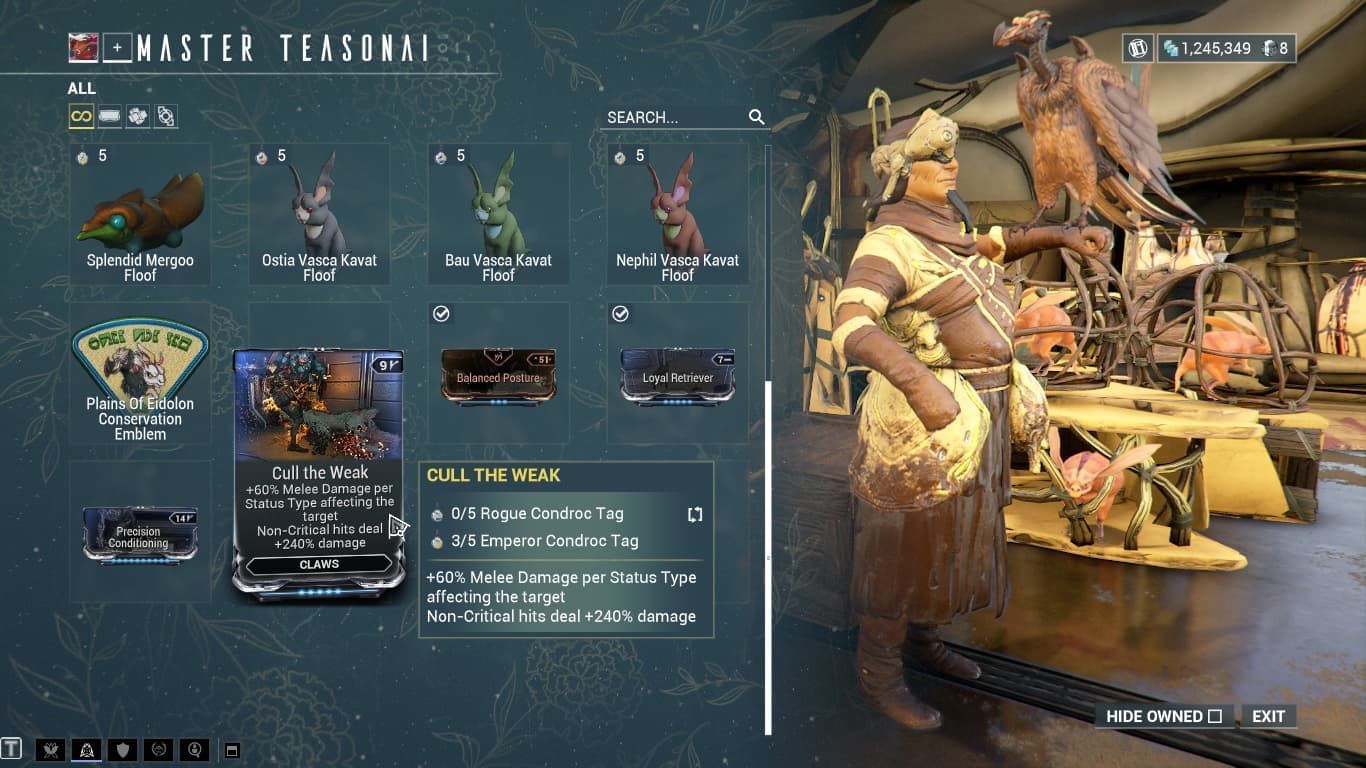The image size is (1366, 768).
Task: Click the magnifier icon beside Search
Action: 756,117
